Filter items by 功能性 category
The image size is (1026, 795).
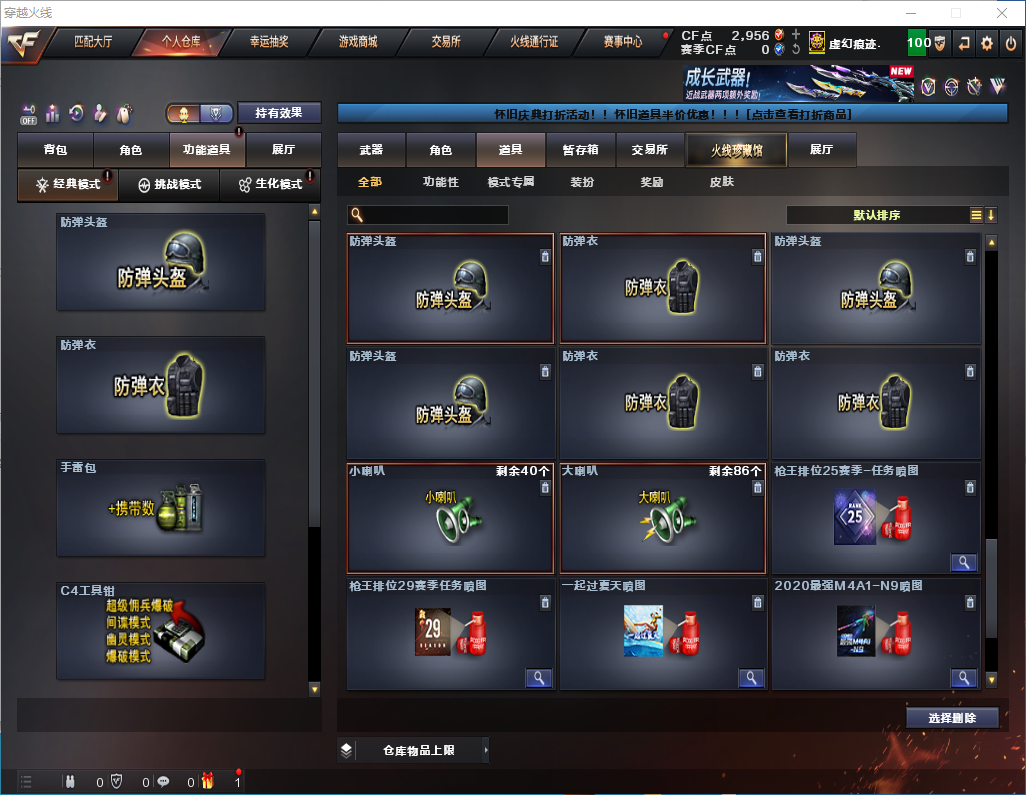coord(440,183)
